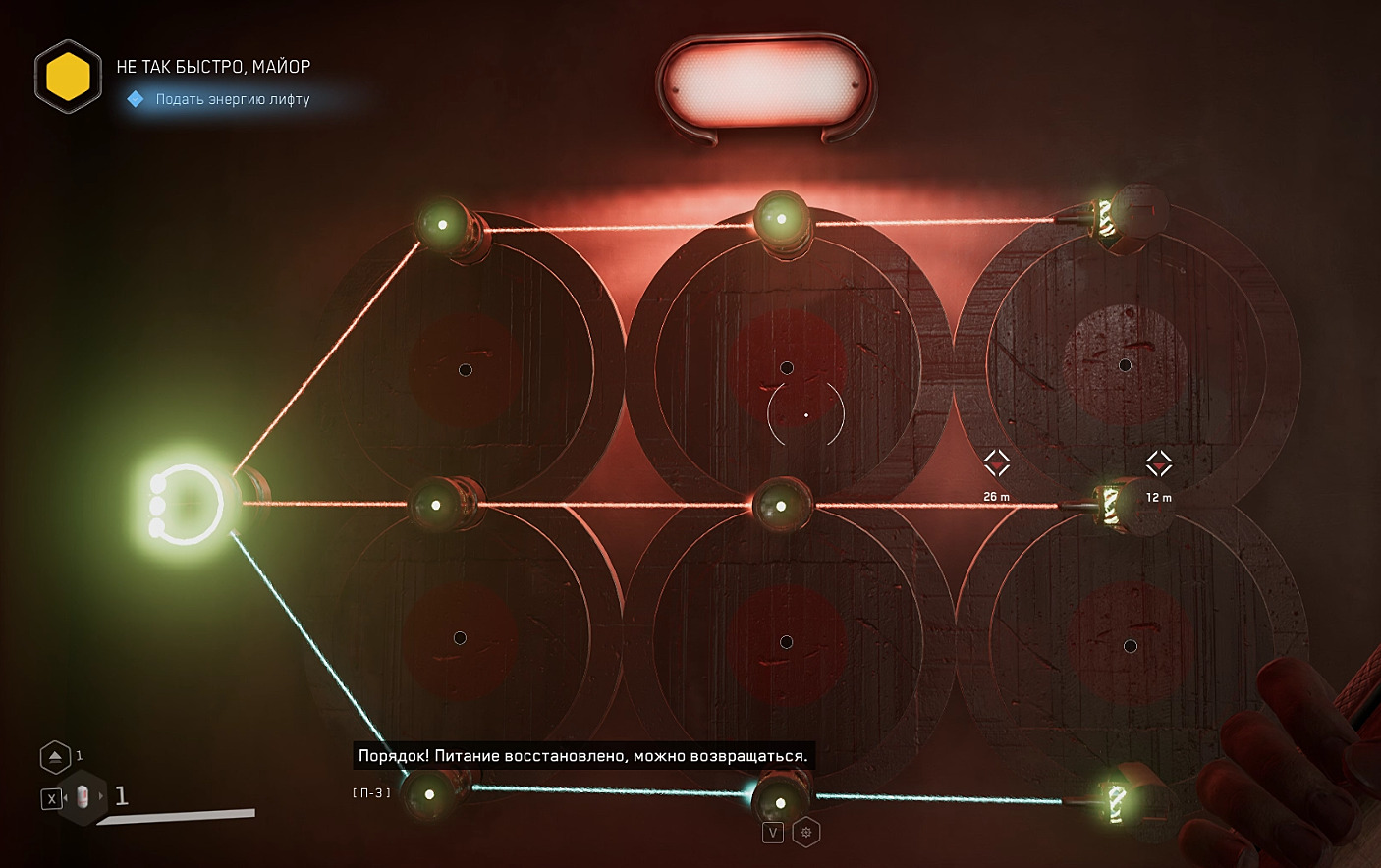Click the waypoint marker showing 12 m
Image resolution: width=1381 pixels, height=868 pixels.
pyautogui.click(x=1159, y=463)
